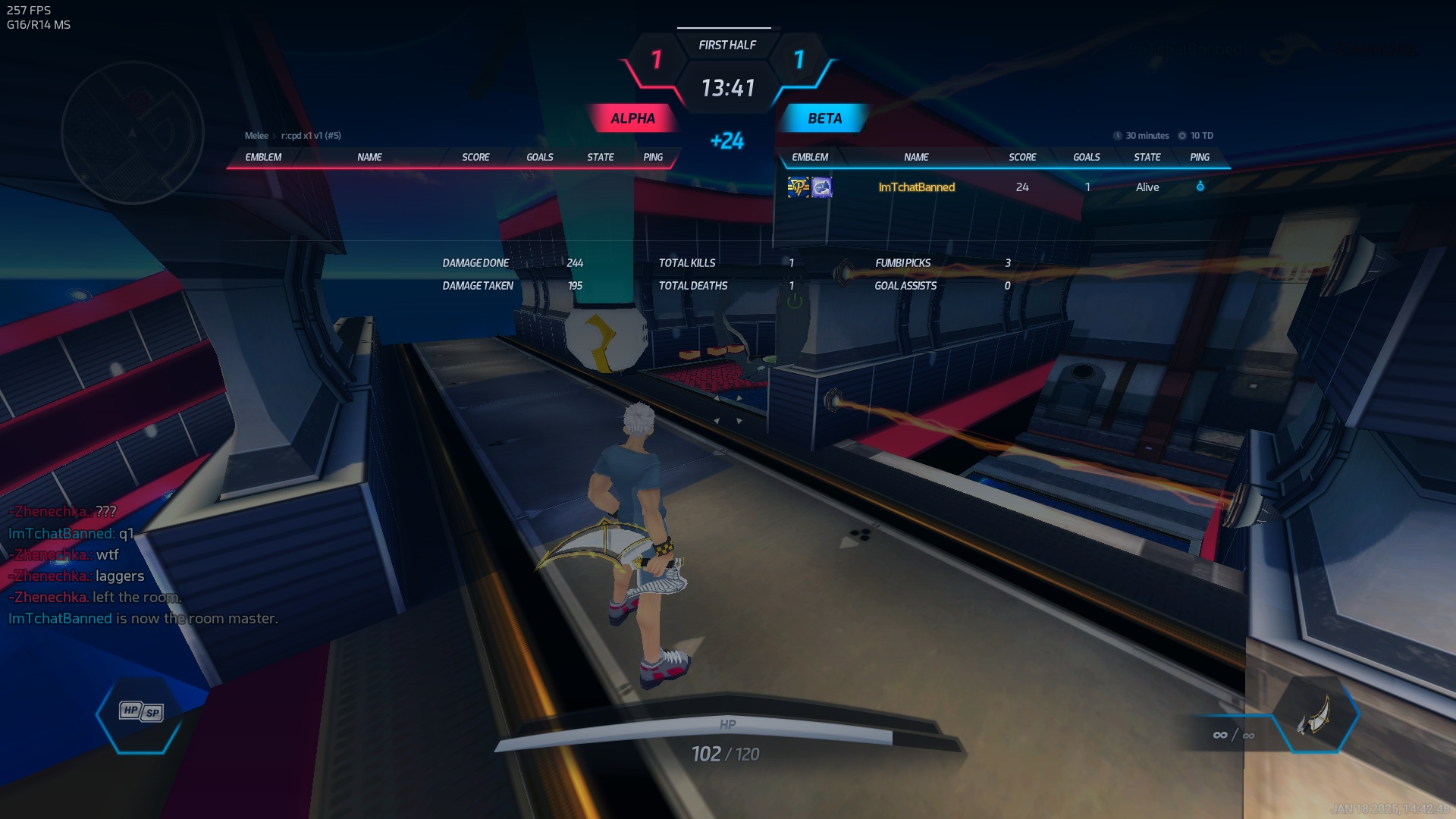1456x819 pixels.
Task: Click the HP/SP hexagon indicator
Action: [x=141, y=712]
